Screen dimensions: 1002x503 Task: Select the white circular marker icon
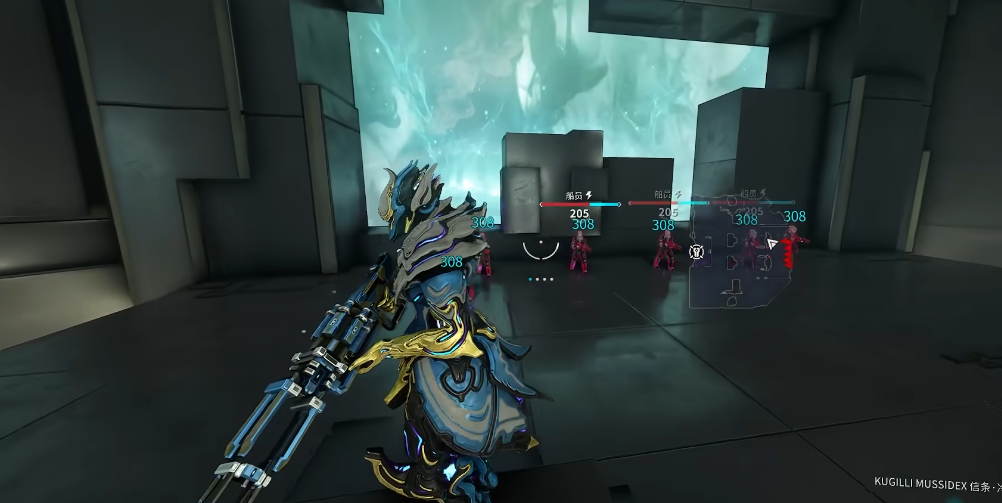697,254
